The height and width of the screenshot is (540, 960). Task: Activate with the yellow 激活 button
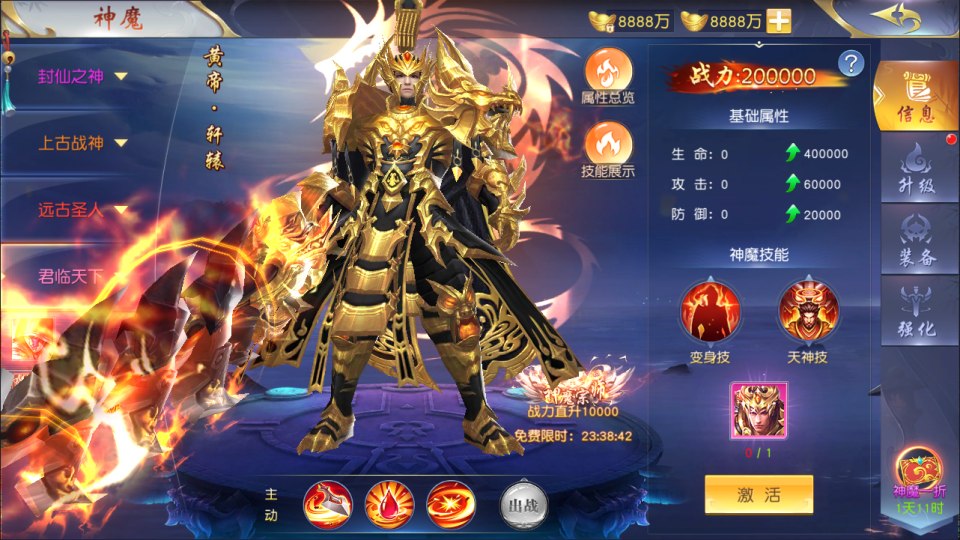[758, 495]
